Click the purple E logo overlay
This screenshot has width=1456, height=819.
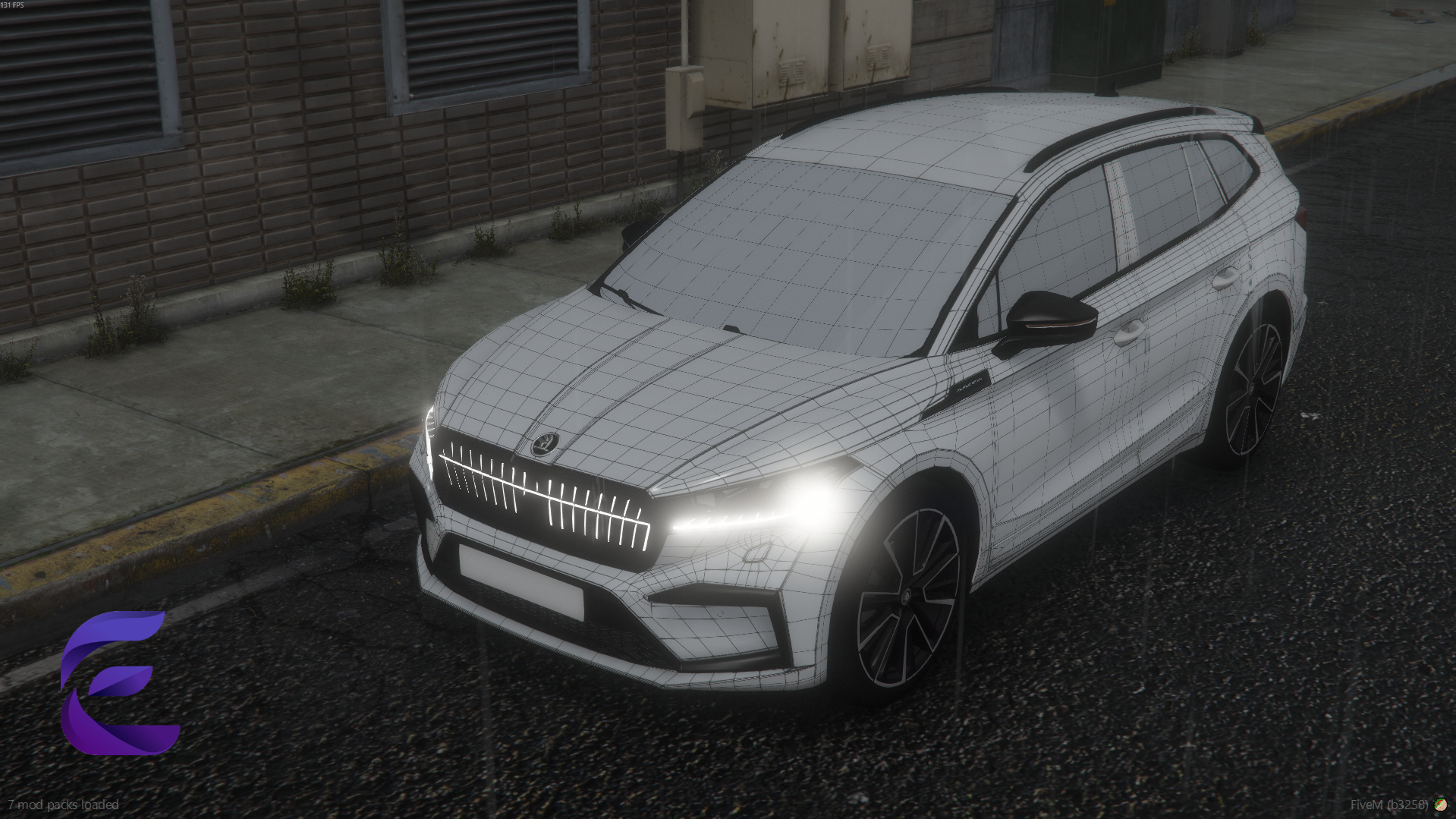tap(119, 682)
